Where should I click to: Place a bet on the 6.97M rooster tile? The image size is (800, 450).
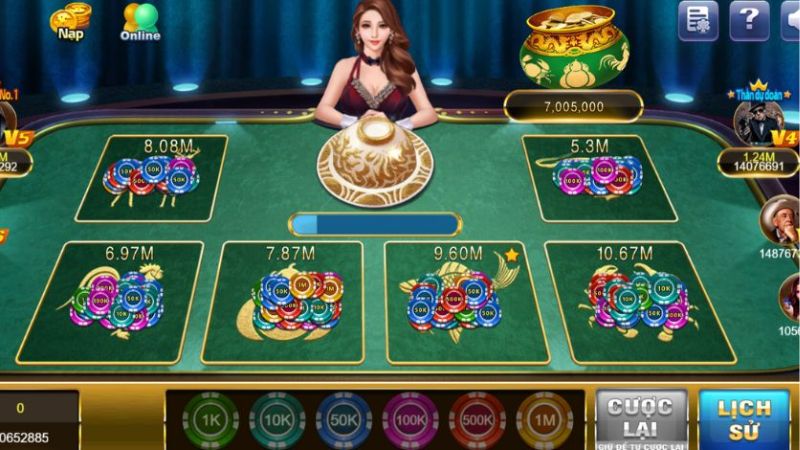point(111,302)
